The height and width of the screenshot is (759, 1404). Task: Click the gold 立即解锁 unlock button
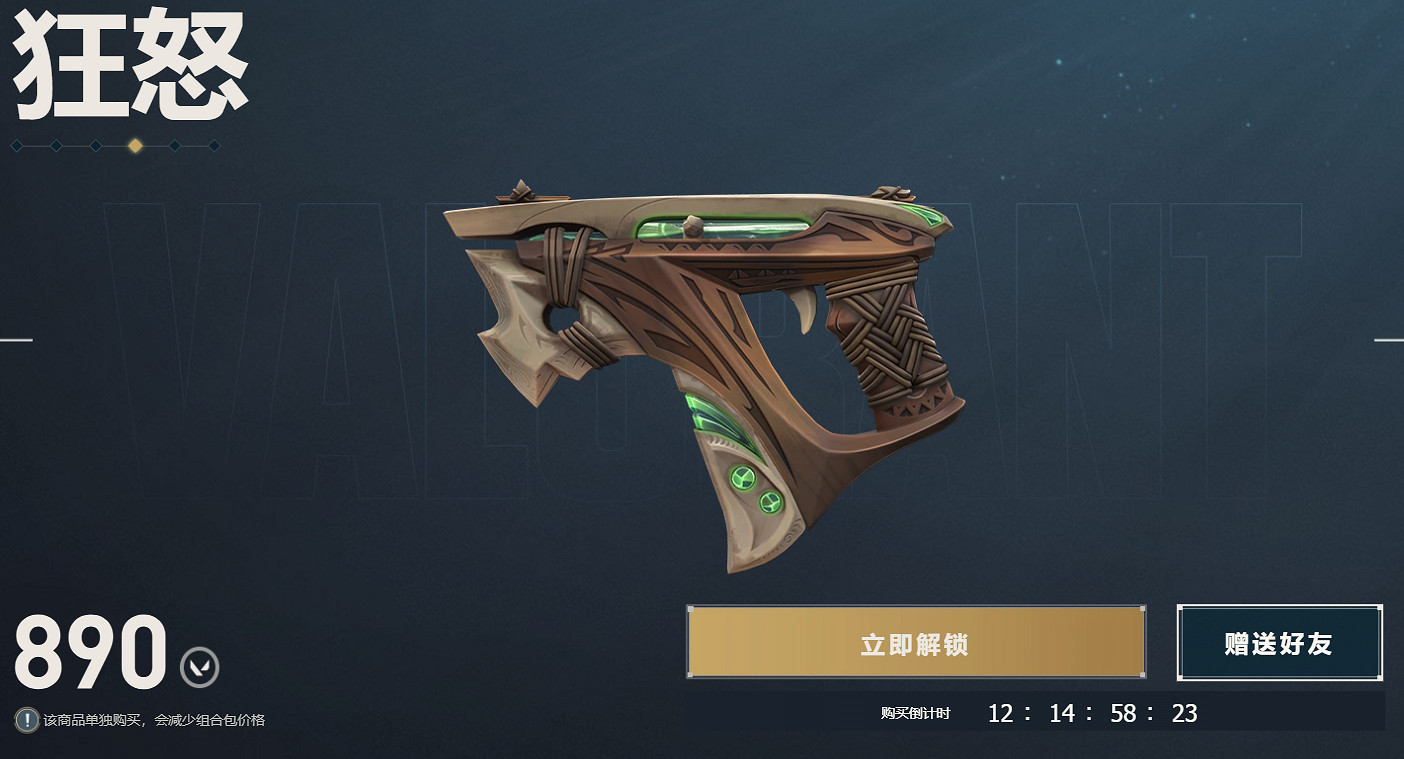click(x=915, y=642)
